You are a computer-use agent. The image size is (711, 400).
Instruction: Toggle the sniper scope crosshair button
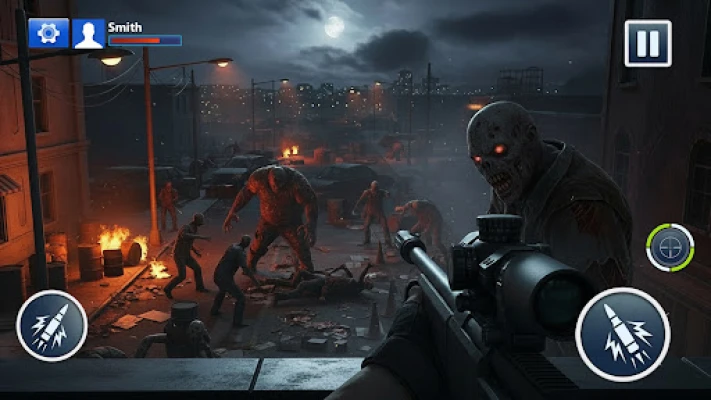[x=670, y=248]
